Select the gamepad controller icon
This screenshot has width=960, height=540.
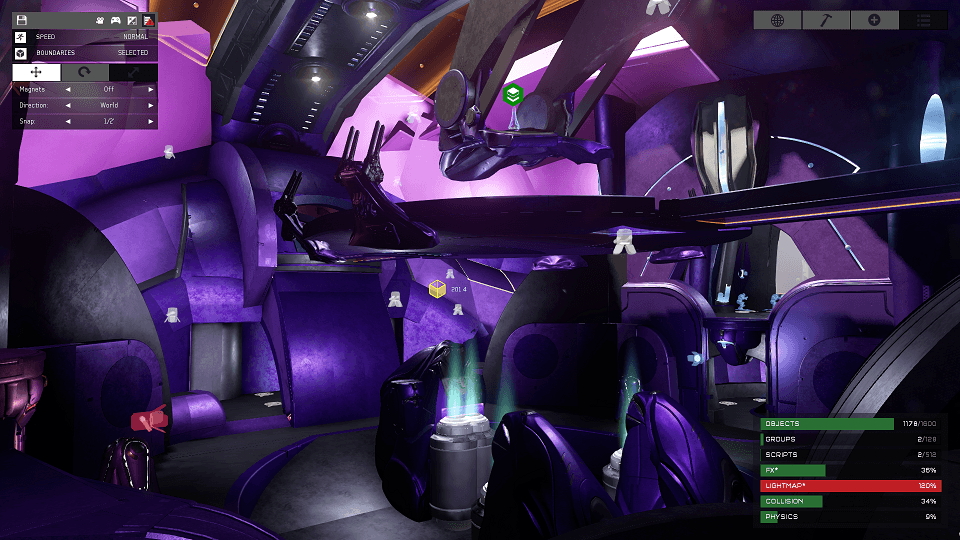click(115, 20)
